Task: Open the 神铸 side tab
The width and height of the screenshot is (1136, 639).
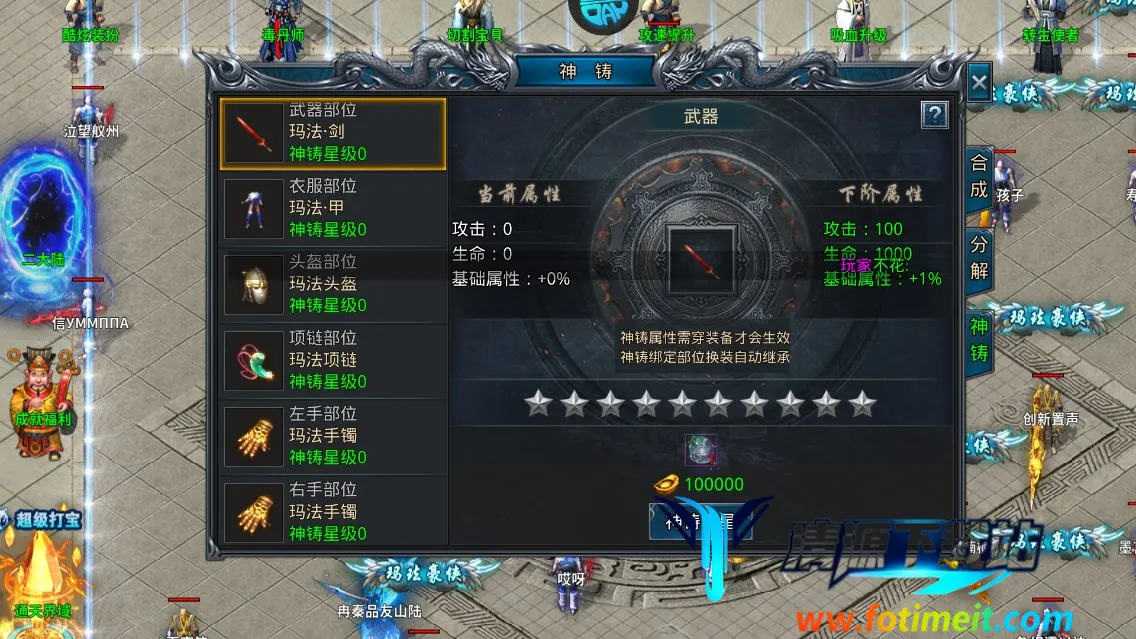Action: point(979,340)
